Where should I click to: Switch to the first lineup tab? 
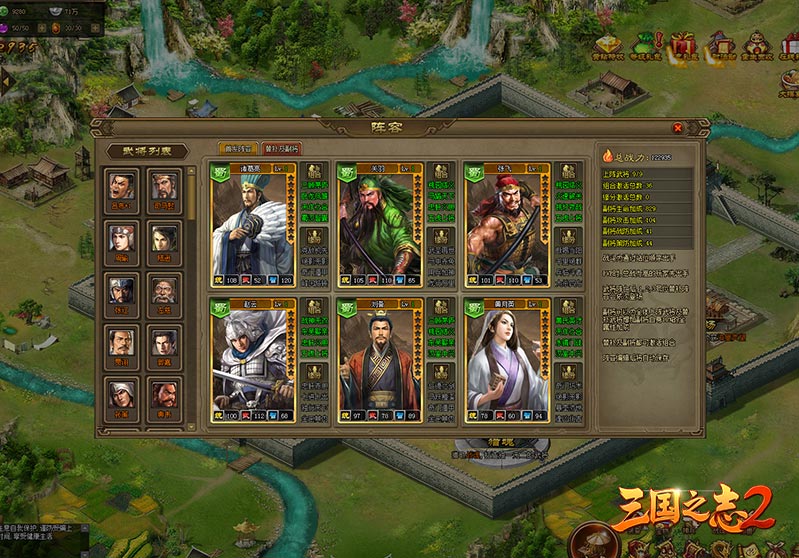(238, 148)
